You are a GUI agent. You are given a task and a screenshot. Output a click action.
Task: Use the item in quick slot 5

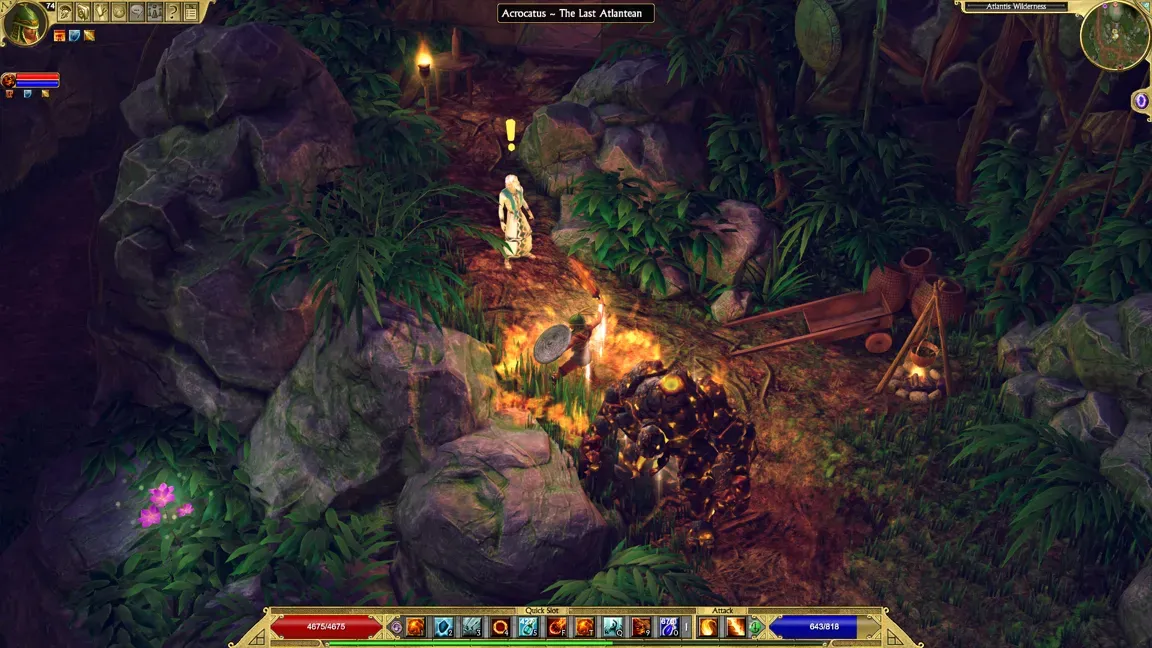pyautogui.click(x=529, y=627)
